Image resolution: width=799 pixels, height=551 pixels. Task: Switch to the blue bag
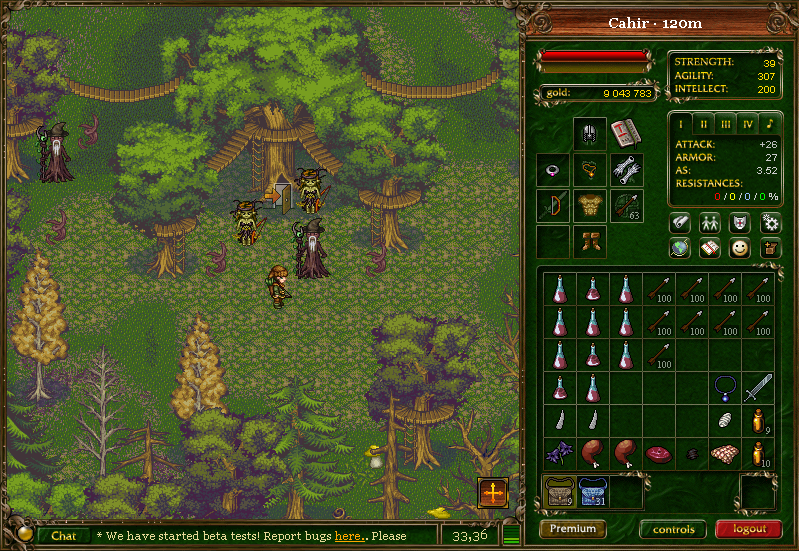593,492
